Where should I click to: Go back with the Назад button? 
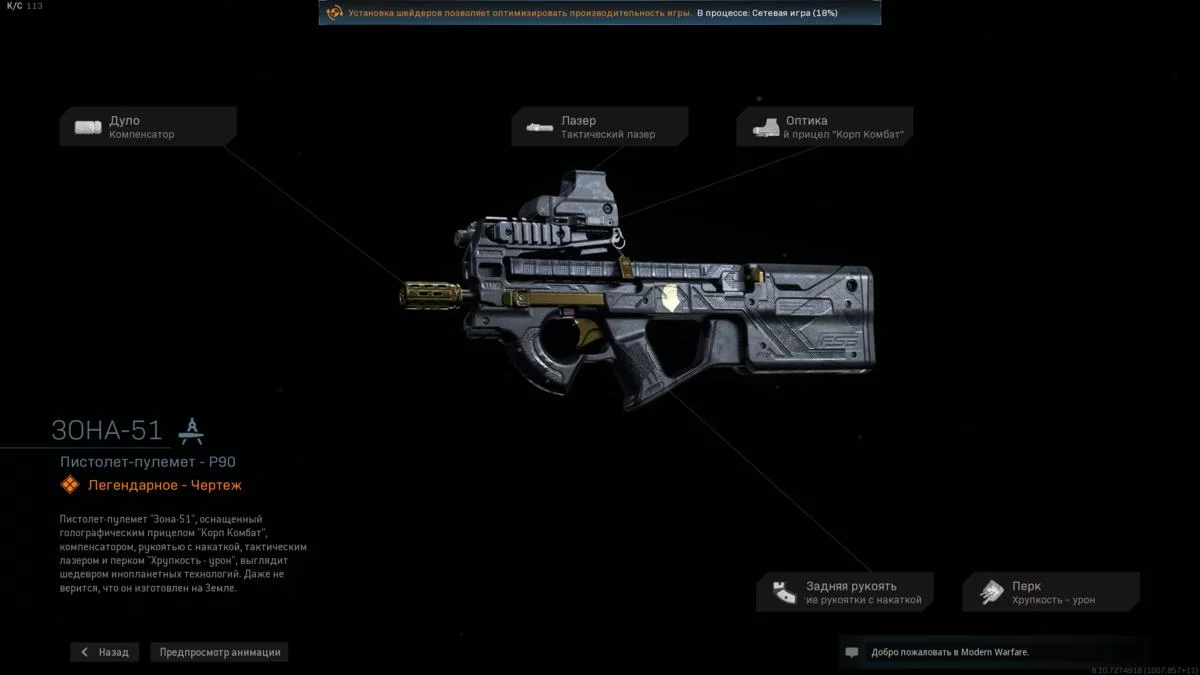(105, 652)
